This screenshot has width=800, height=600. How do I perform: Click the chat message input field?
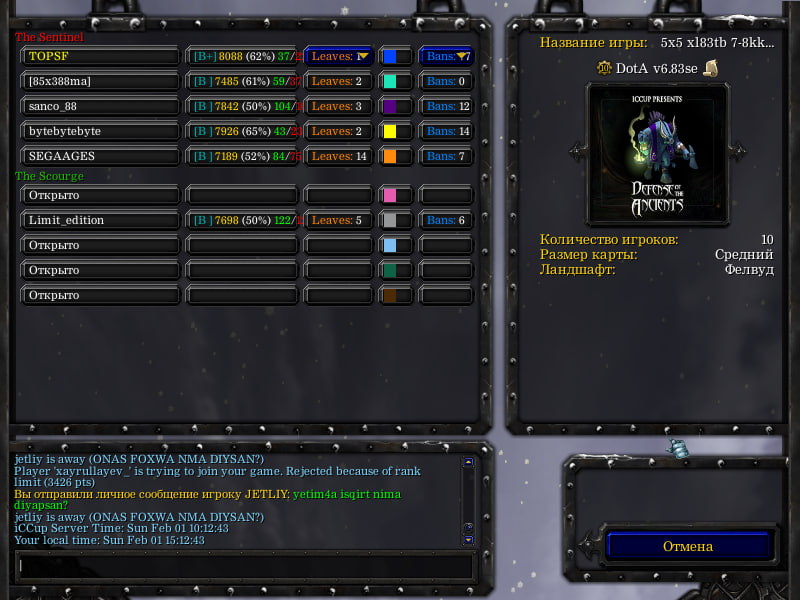[242, 566]
